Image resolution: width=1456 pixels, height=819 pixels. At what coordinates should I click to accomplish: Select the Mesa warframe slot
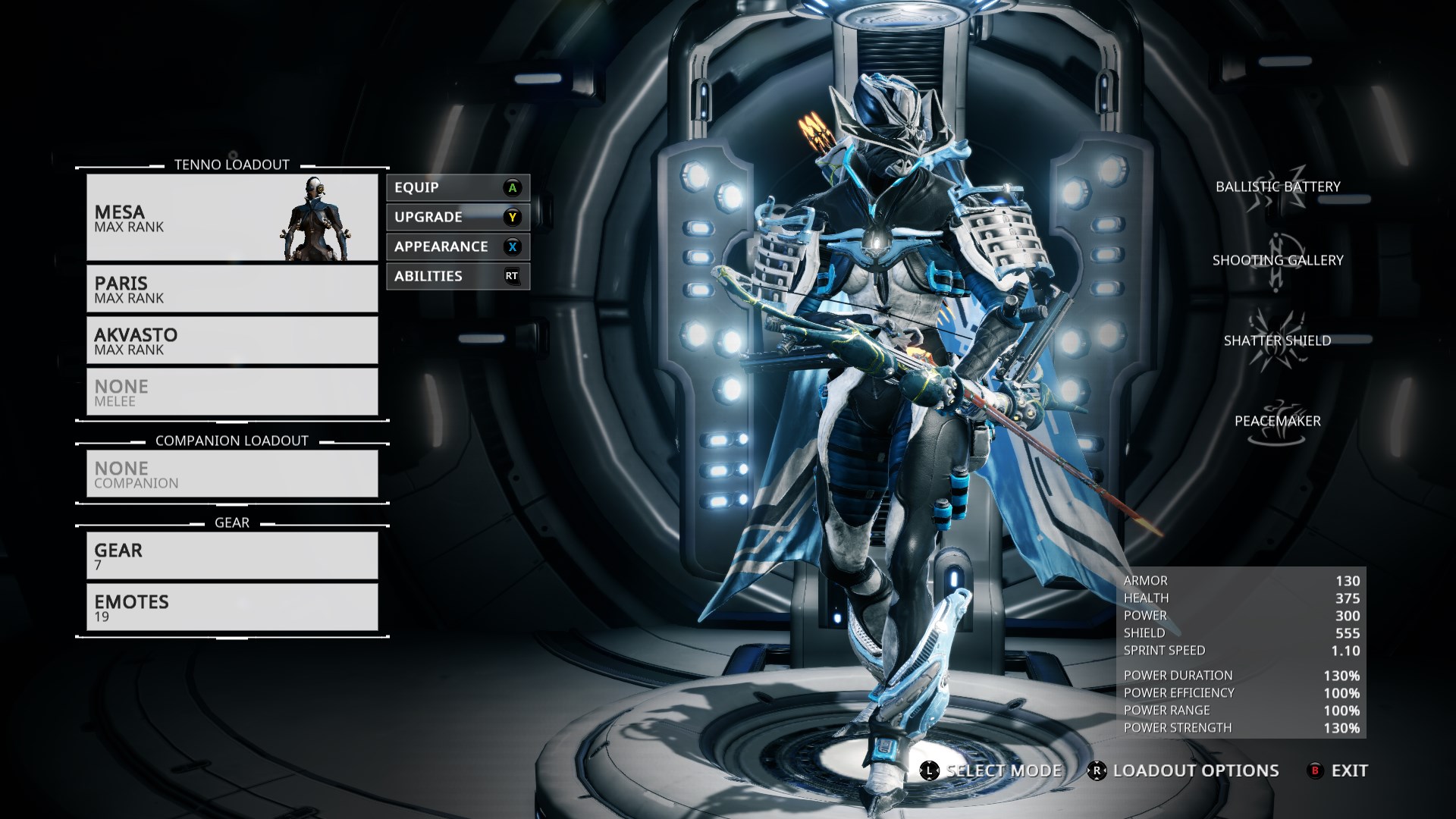(x=232, y=218)
